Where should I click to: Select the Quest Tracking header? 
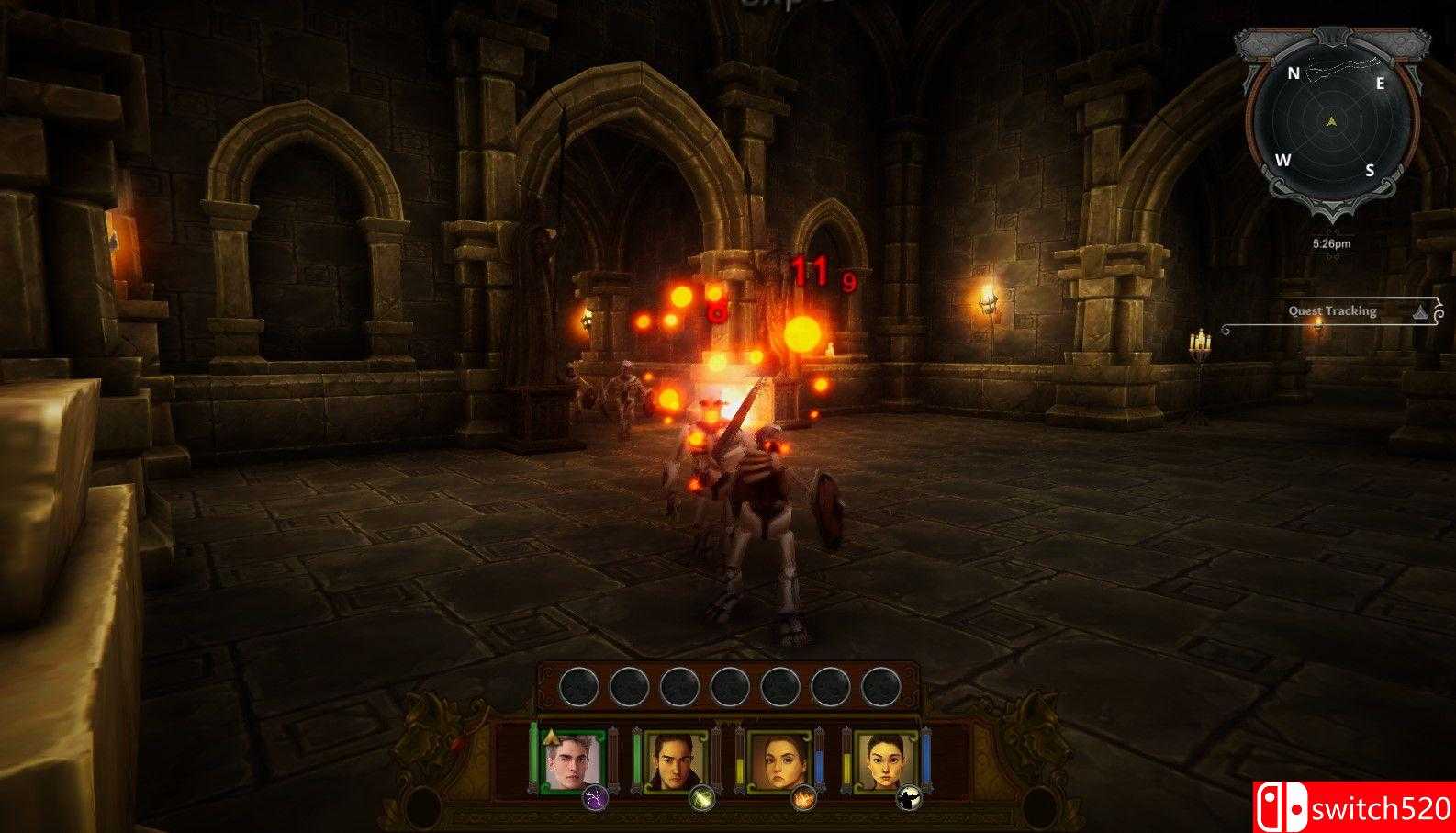tap(1331, 311)
